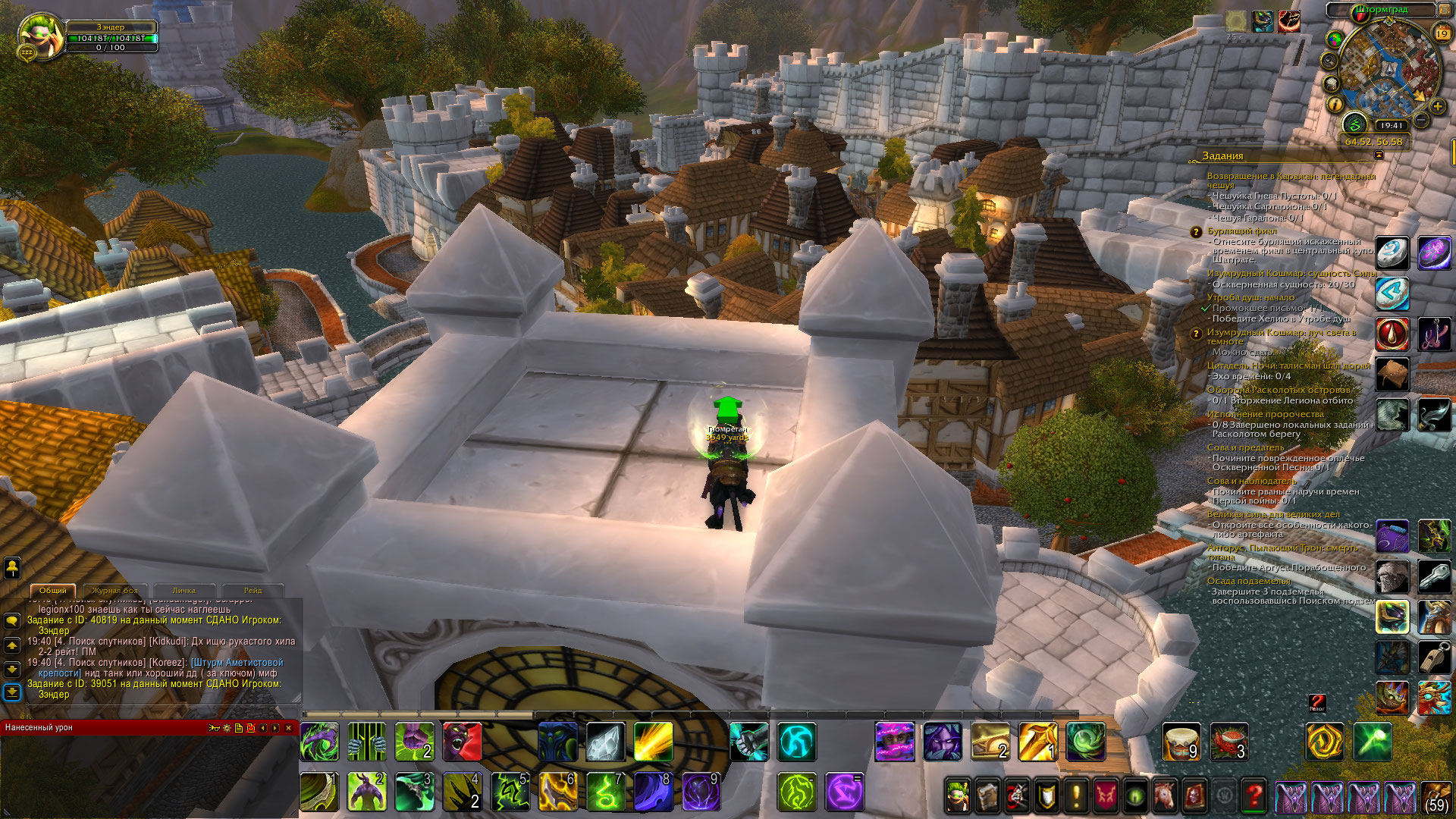This screenshot has width=1456, height=819.
Task: Select the Личка whisper chat tab
Action: (184, 590)
